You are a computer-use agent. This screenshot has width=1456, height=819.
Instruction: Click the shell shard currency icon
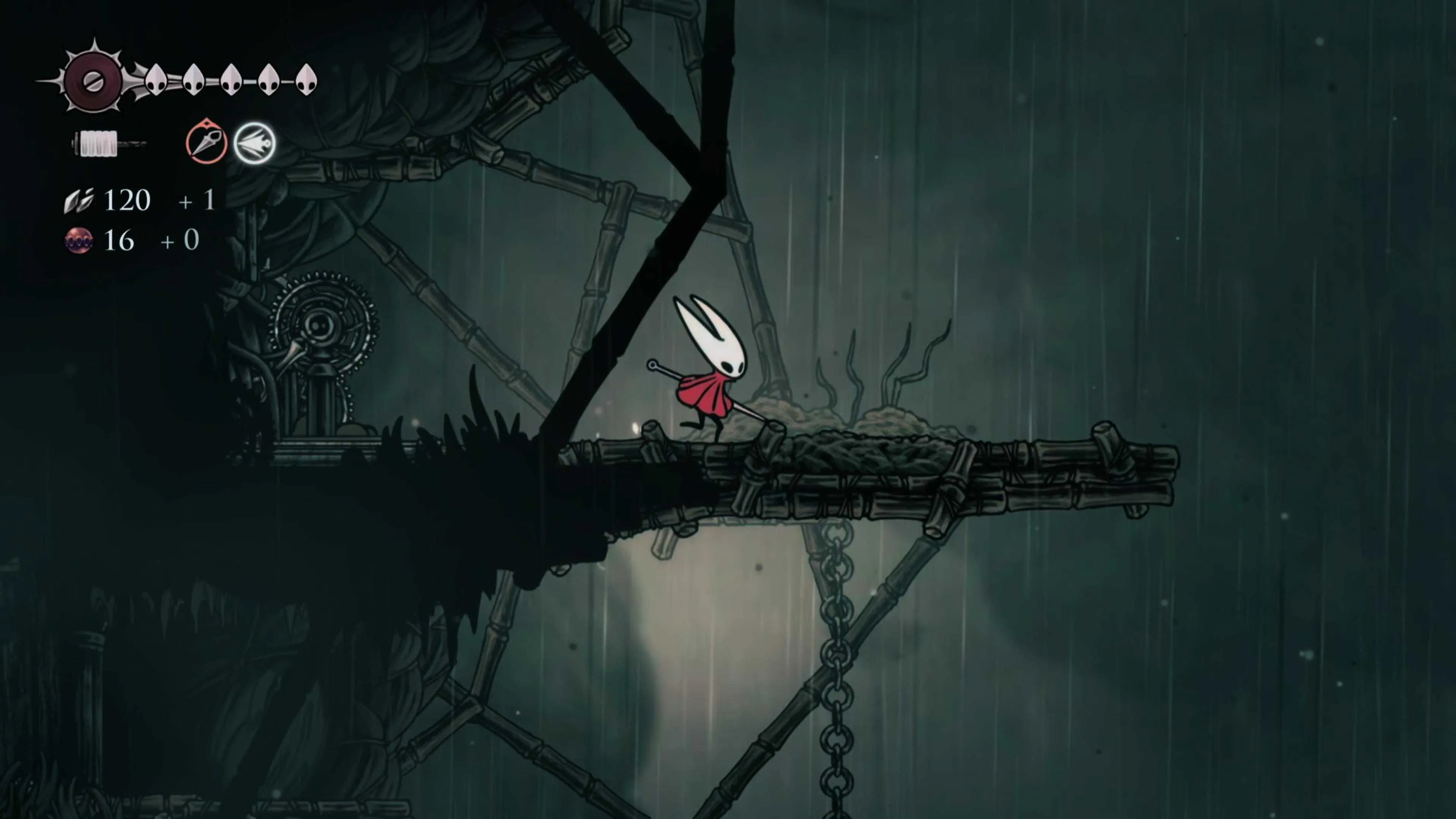(78, 201)
